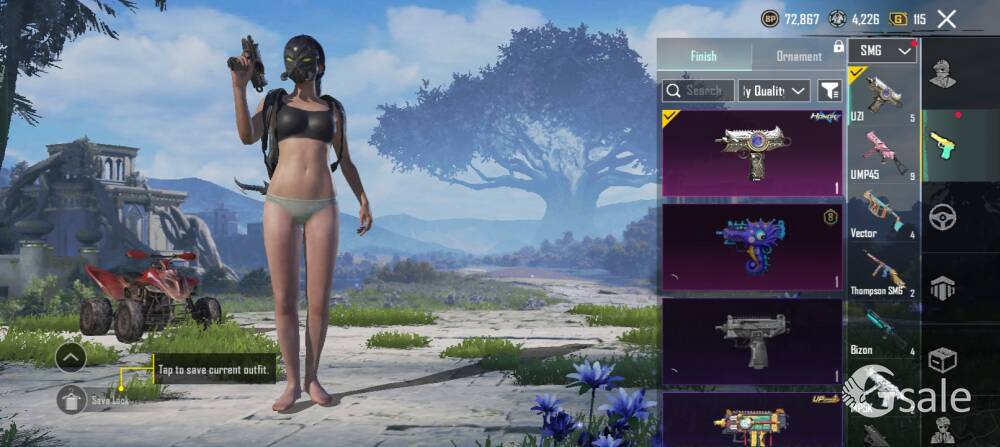Select the equipped gold ornate UZI finish
1000x447 pixels.
point(752,152)
